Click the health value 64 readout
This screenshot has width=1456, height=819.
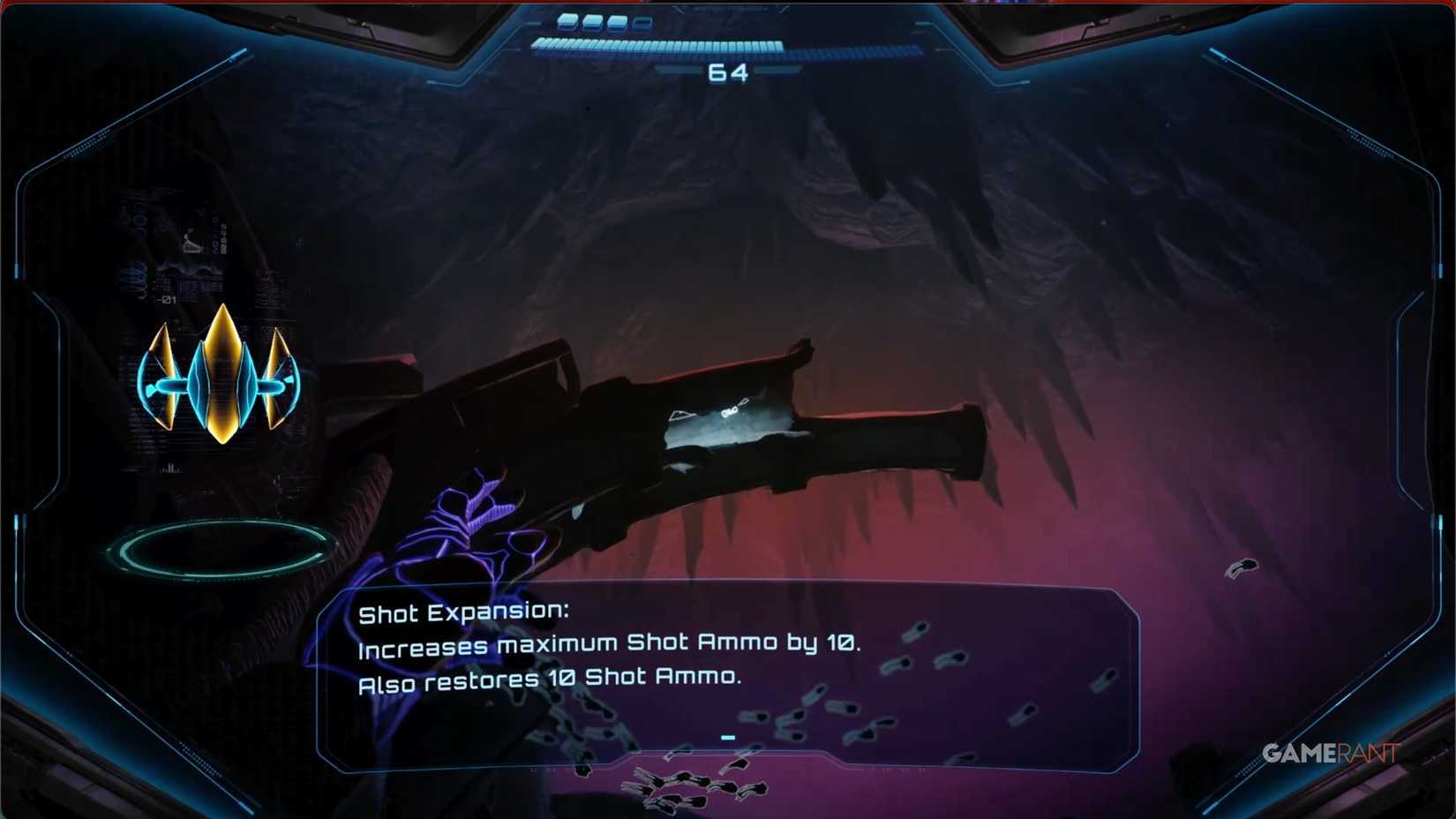pyautogui.click(x=728, y=72)
